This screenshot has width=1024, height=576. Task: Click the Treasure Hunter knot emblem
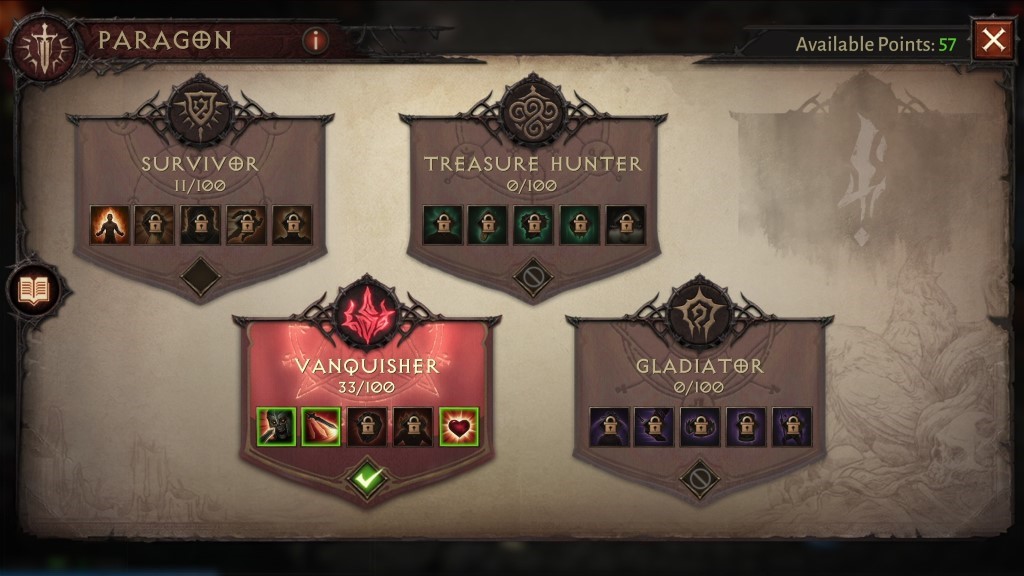point(532,108)
